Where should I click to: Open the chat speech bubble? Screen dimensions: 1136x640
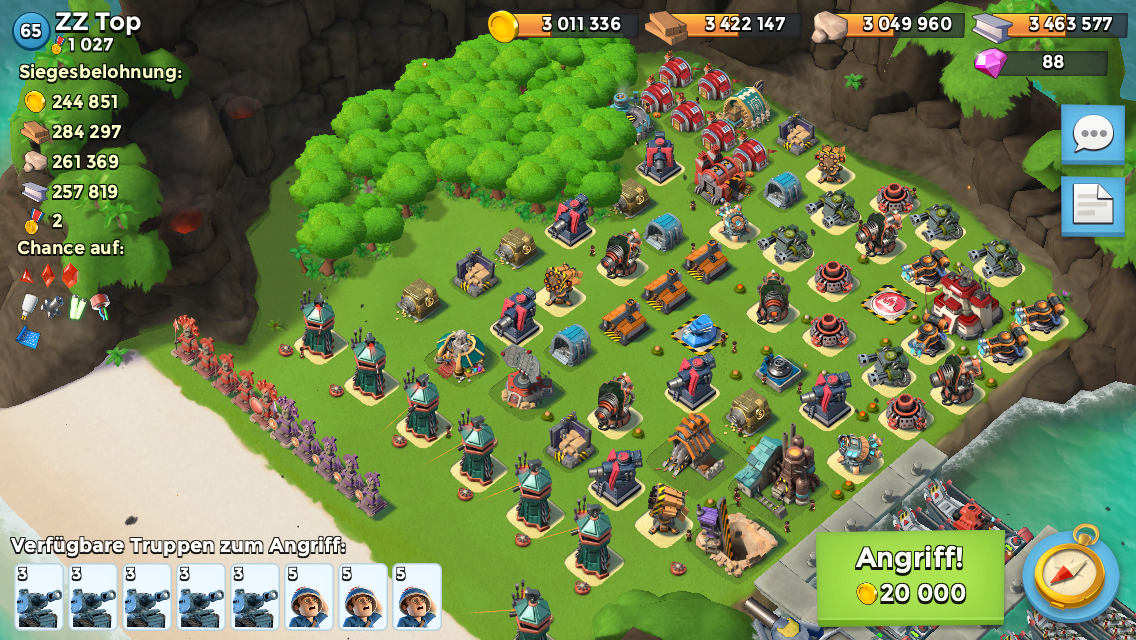[x=1092, y=134]
